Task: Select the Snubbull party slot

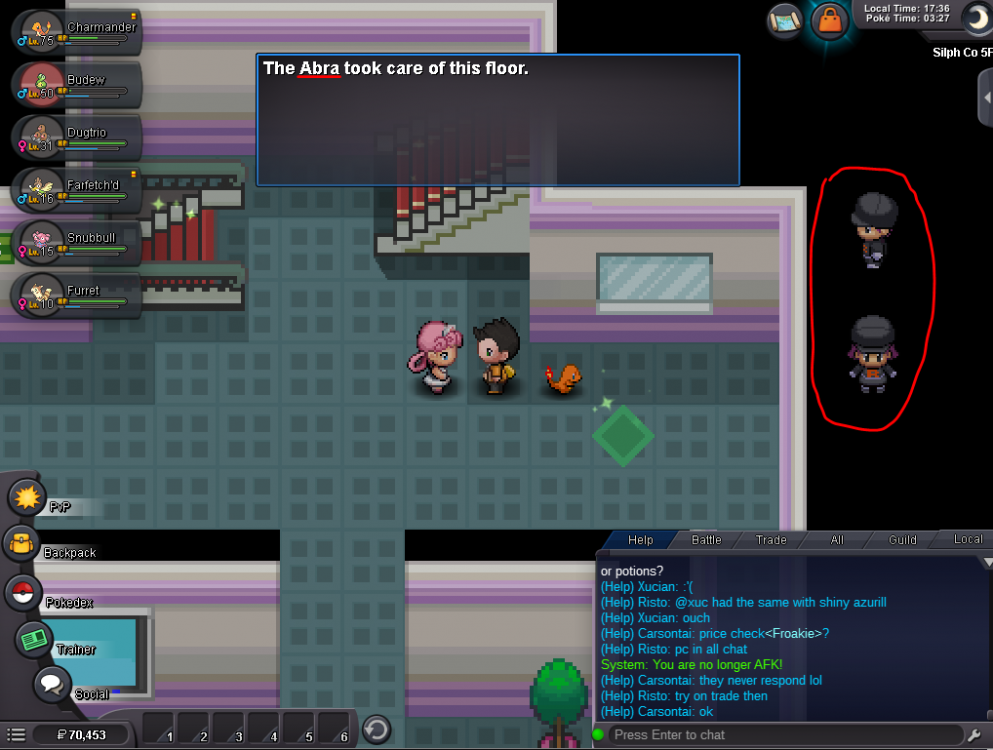Action: point(75,244)
